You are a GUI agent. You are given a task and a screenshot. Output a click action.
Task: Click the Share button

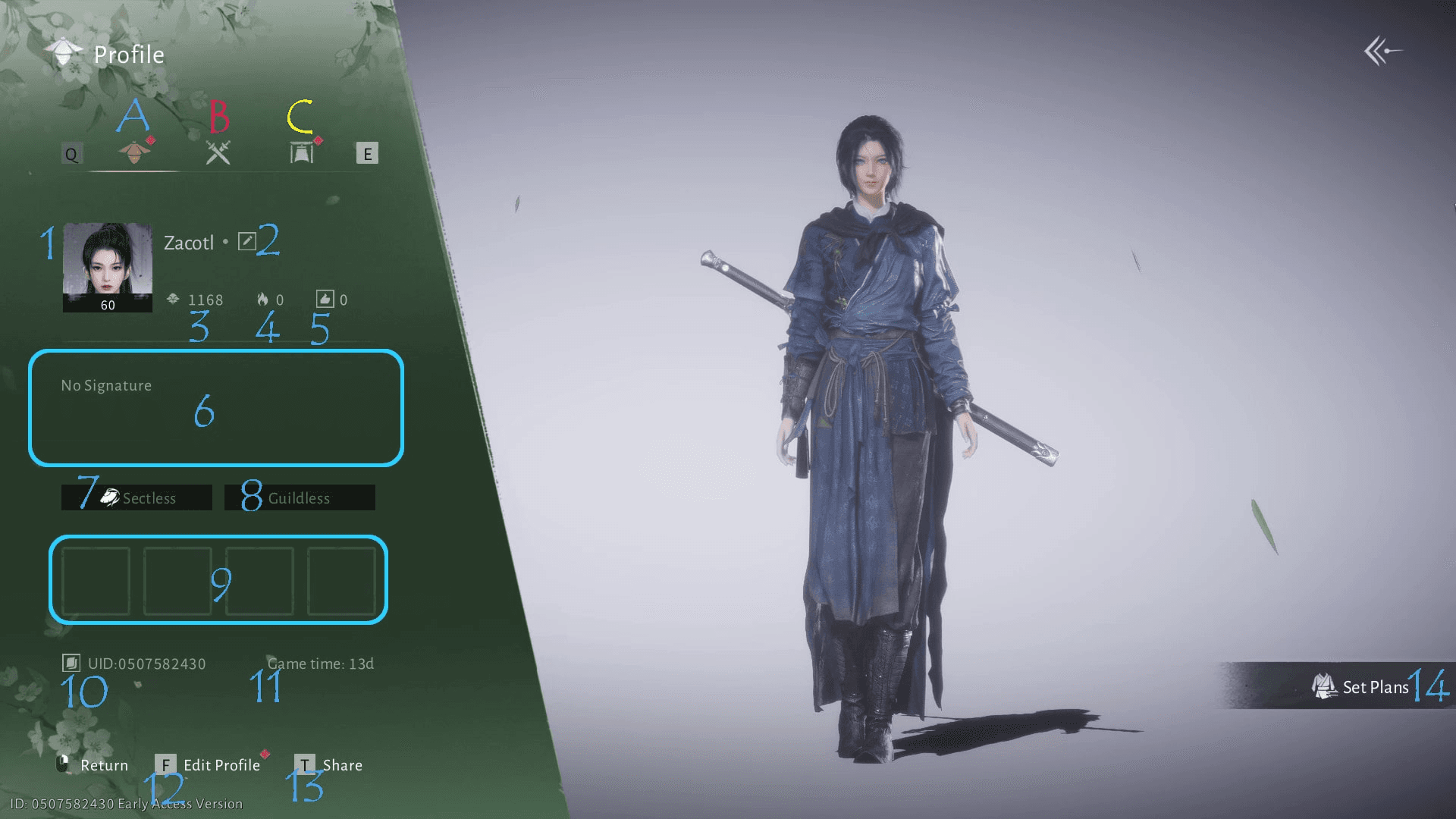[x=343, y=765]
